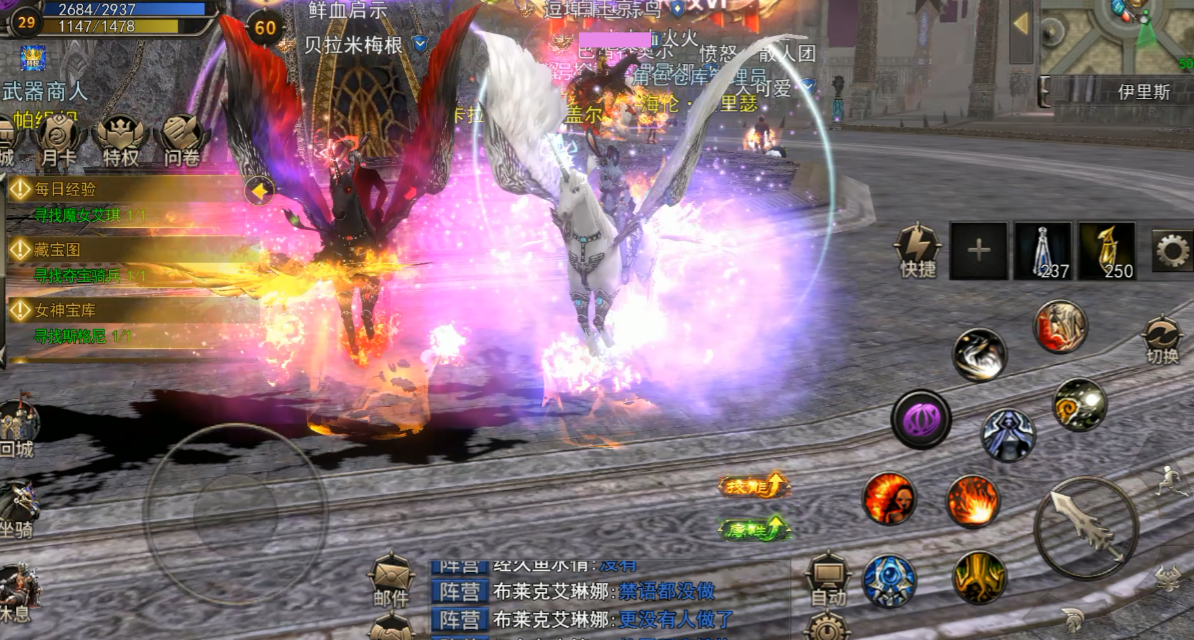1194x640 pixels.
Task: Tap the 回城 return-to-town button
Action: (18, 428)
